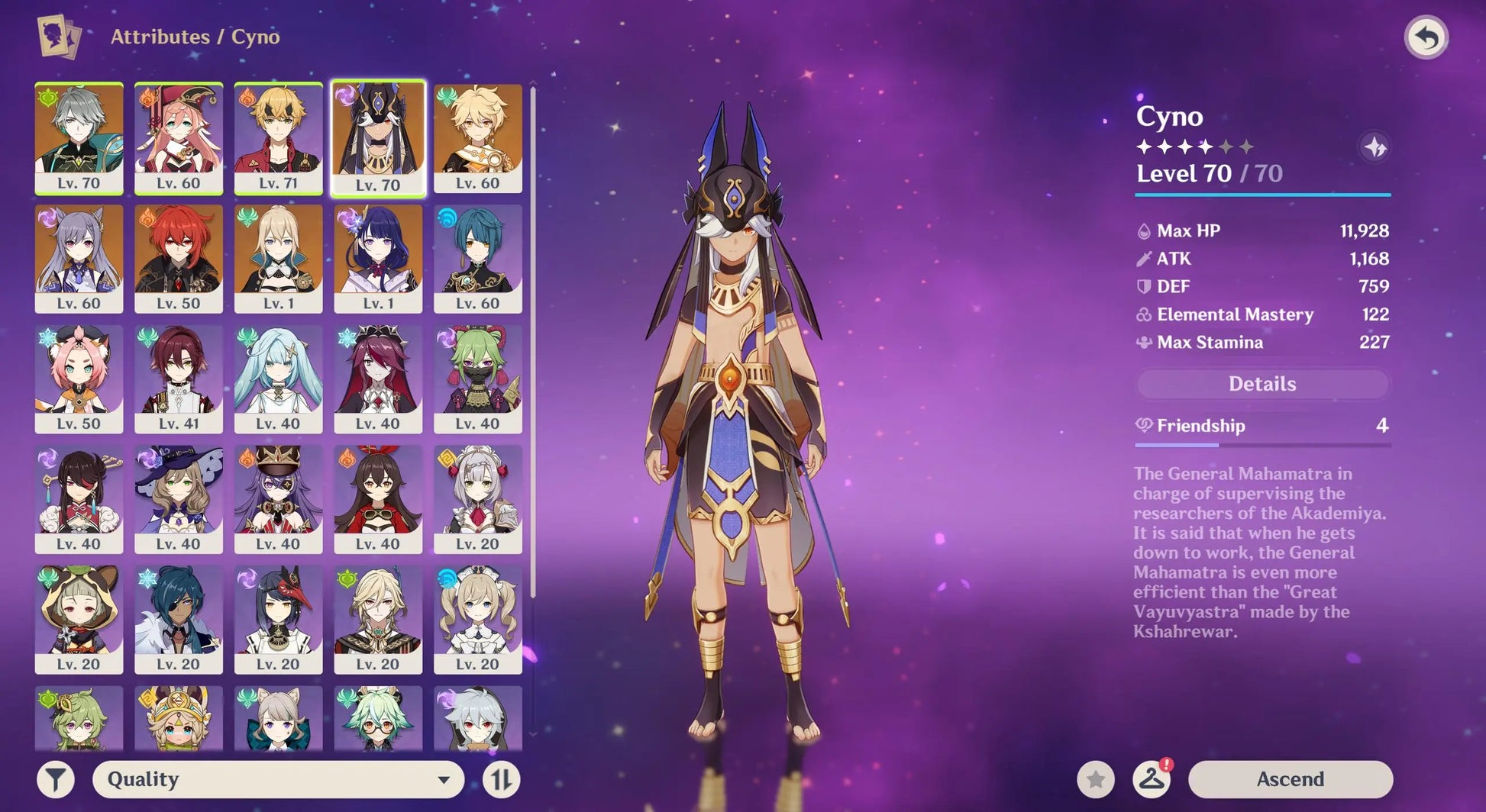Select Alhaitham's level 70 portrait
Viewport: 1486px width, 812px height.
click(79, 138)
